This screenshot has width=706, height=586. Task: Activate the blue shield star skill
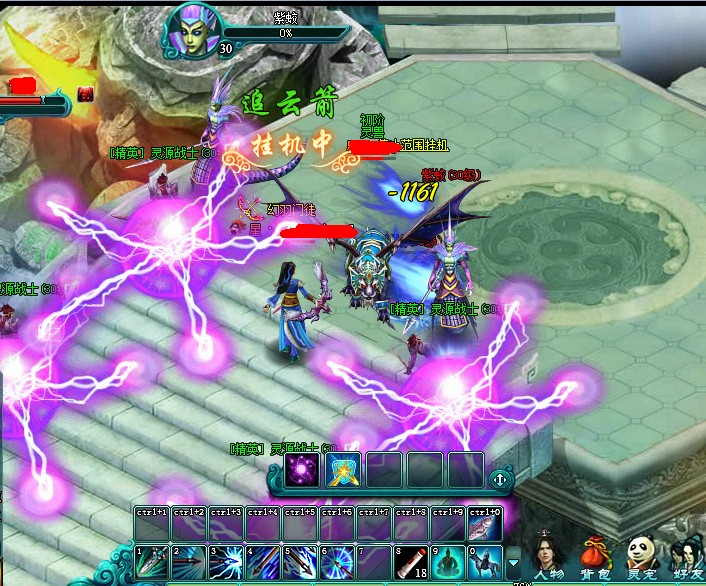(343, 470)
